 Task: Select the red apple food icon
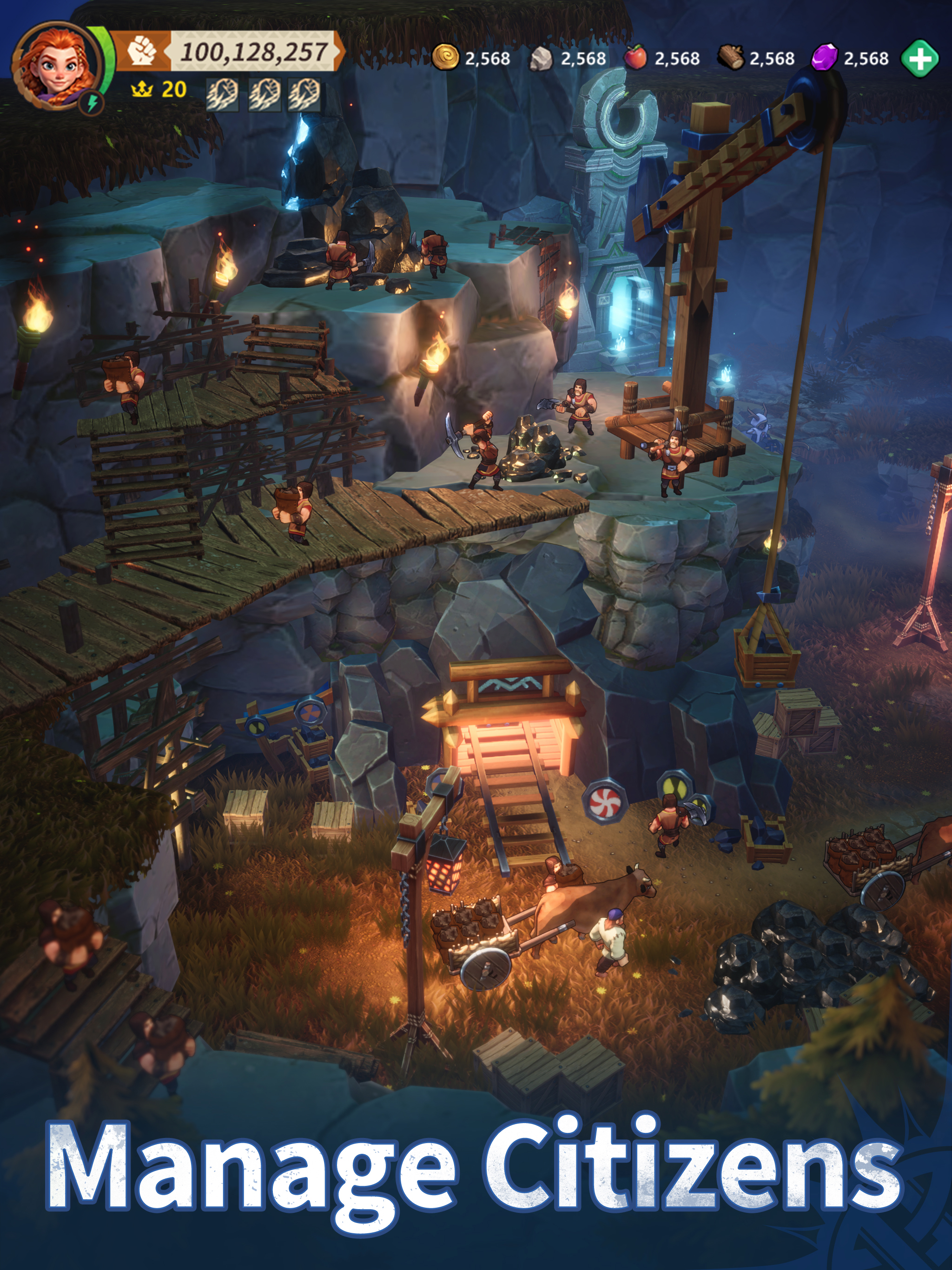tap(635, 58)
